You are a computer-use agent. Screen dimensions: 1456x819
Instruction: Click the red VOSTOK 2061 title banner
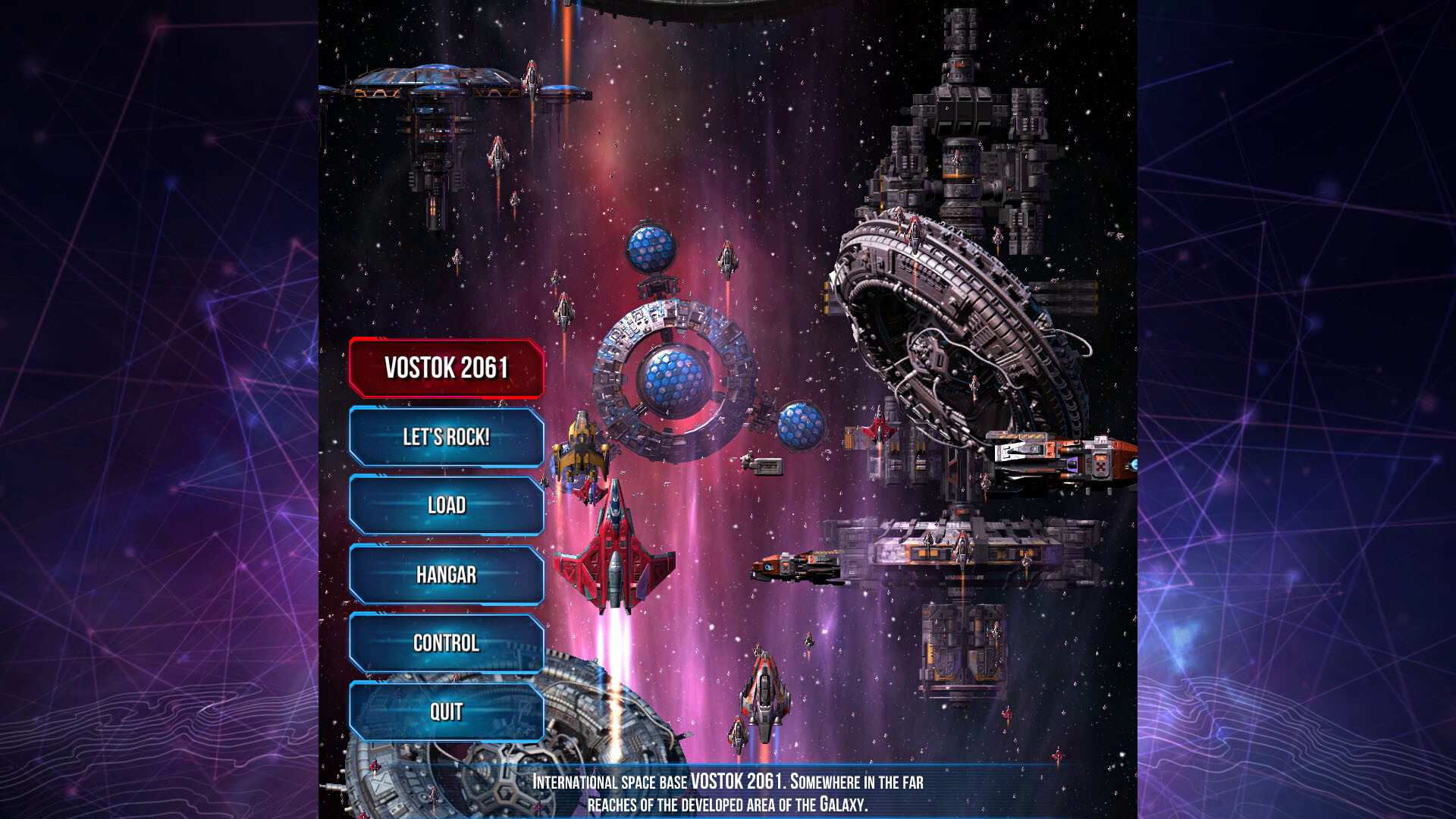[x=446, y=366]
